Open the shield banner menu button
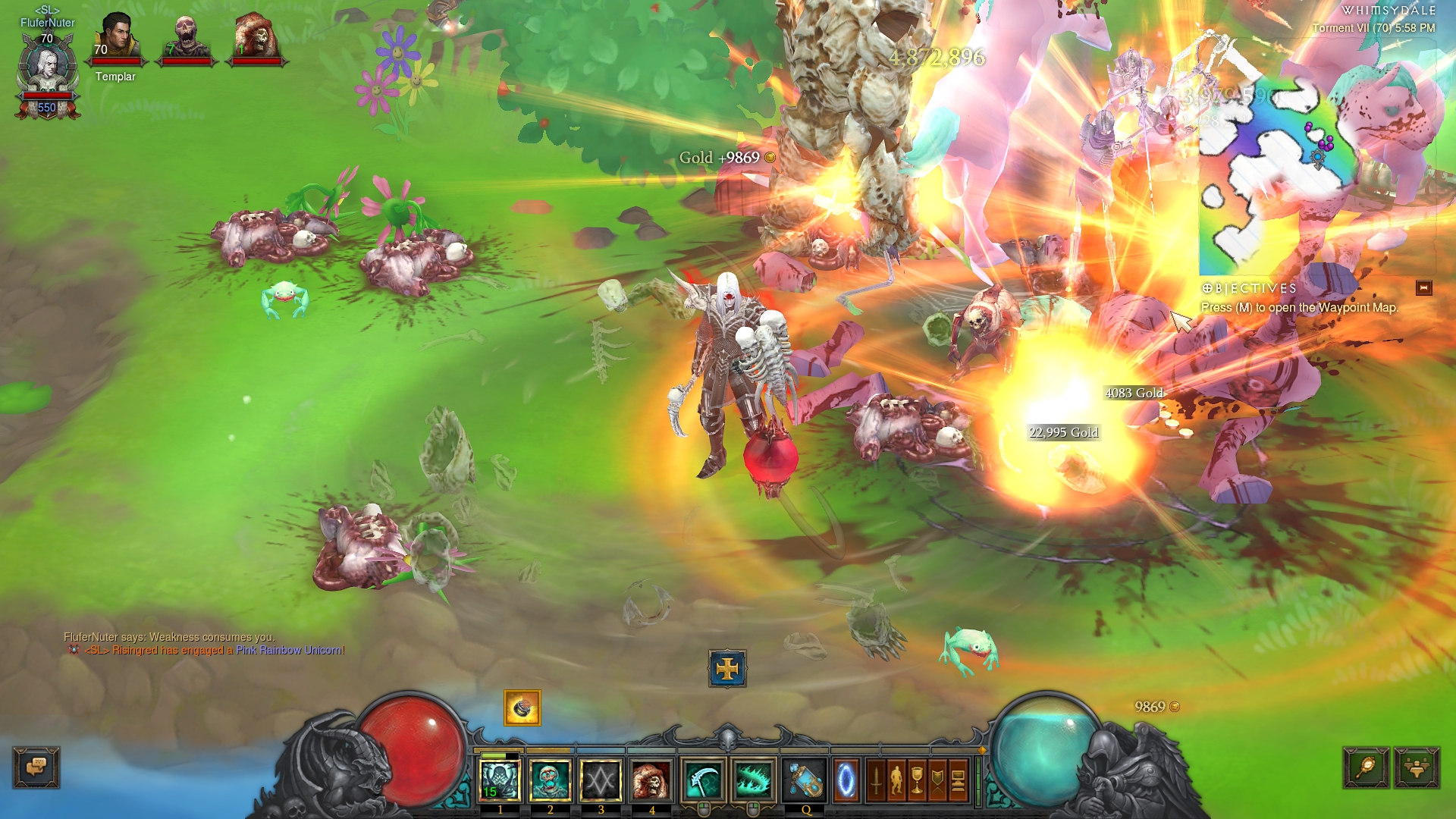Image resolution: width=1456 pixels, height=819 pixels. (937, 780)
